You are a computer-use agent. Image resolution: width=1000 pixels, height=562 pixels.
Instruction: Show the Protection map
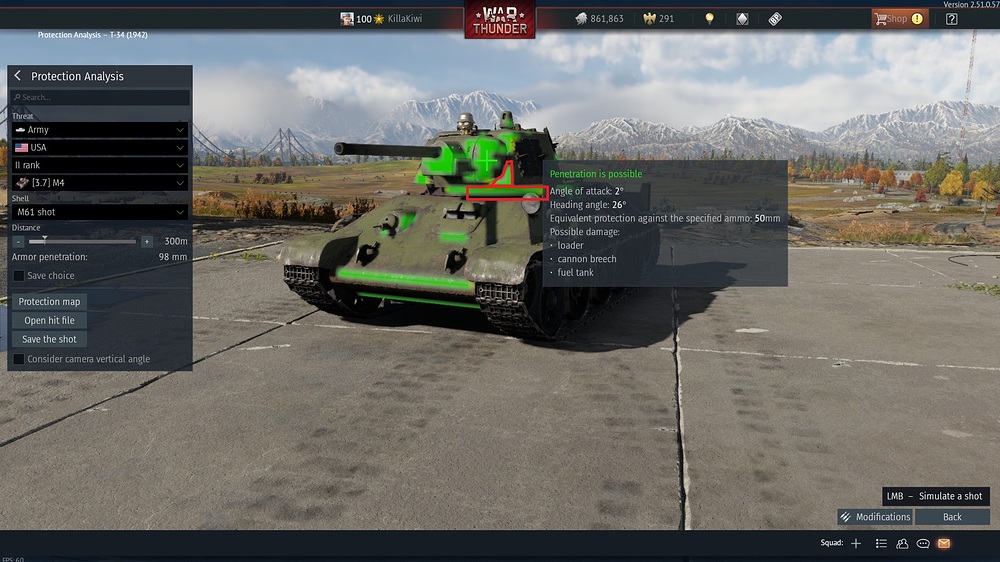[x=49, y=302]
